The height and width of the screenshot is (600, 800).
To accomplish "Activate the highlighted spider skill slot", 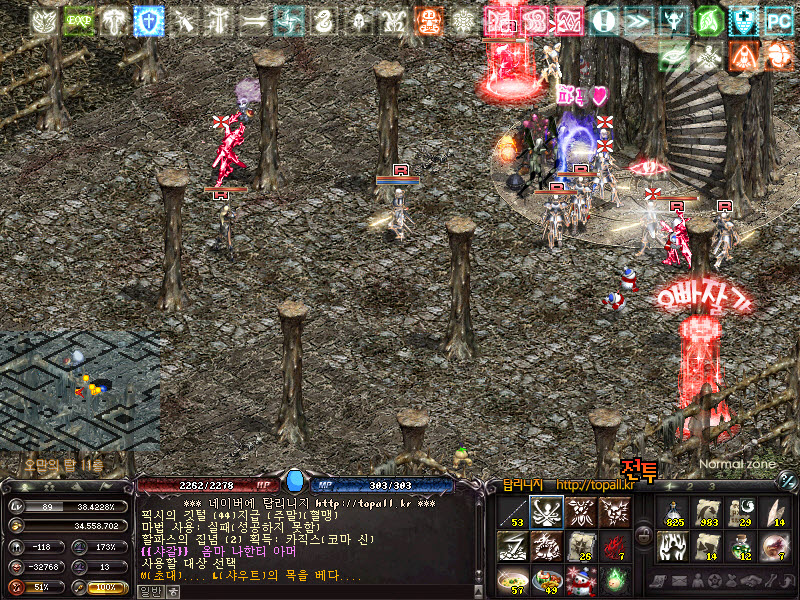I will point(545,511).
